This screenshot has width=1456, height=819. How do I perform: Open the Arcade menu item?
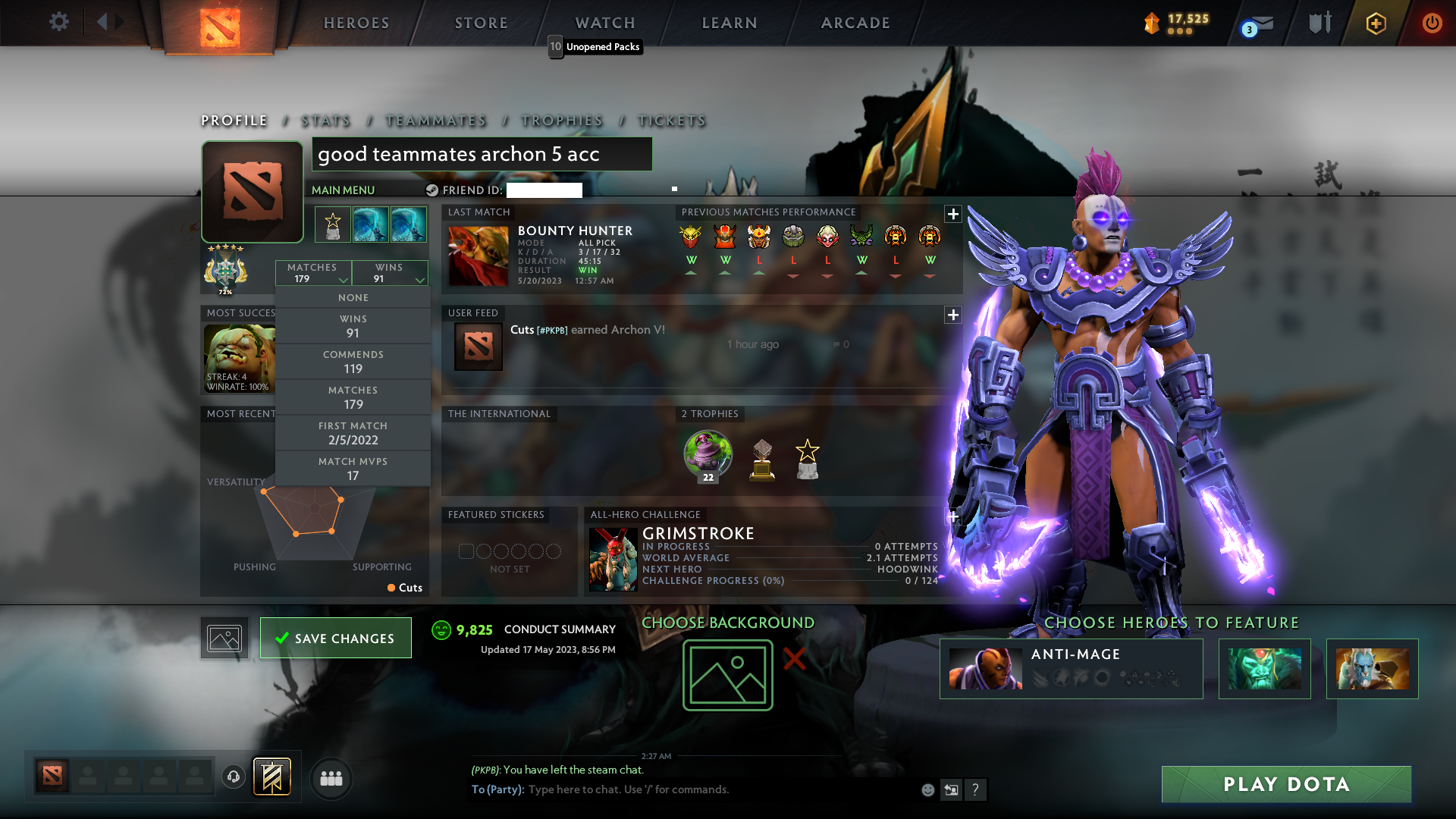coord(855,22)
